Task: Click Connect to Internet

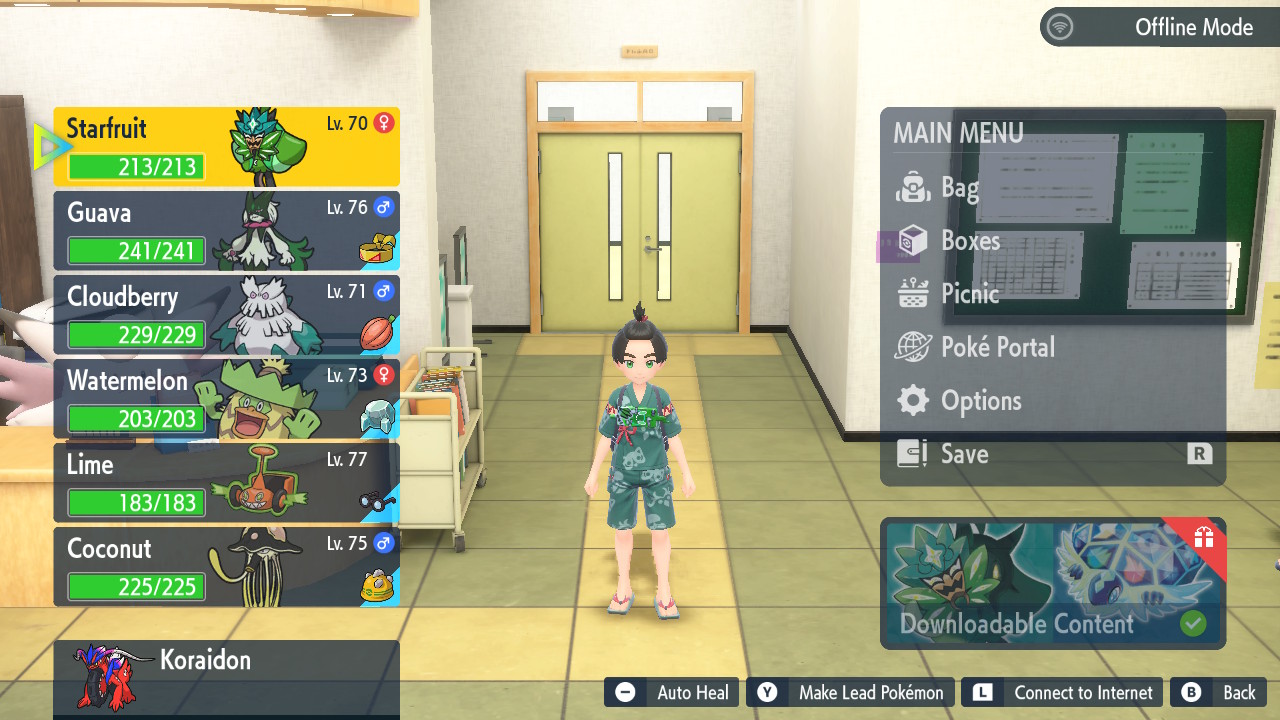Action: [1064, 692]
